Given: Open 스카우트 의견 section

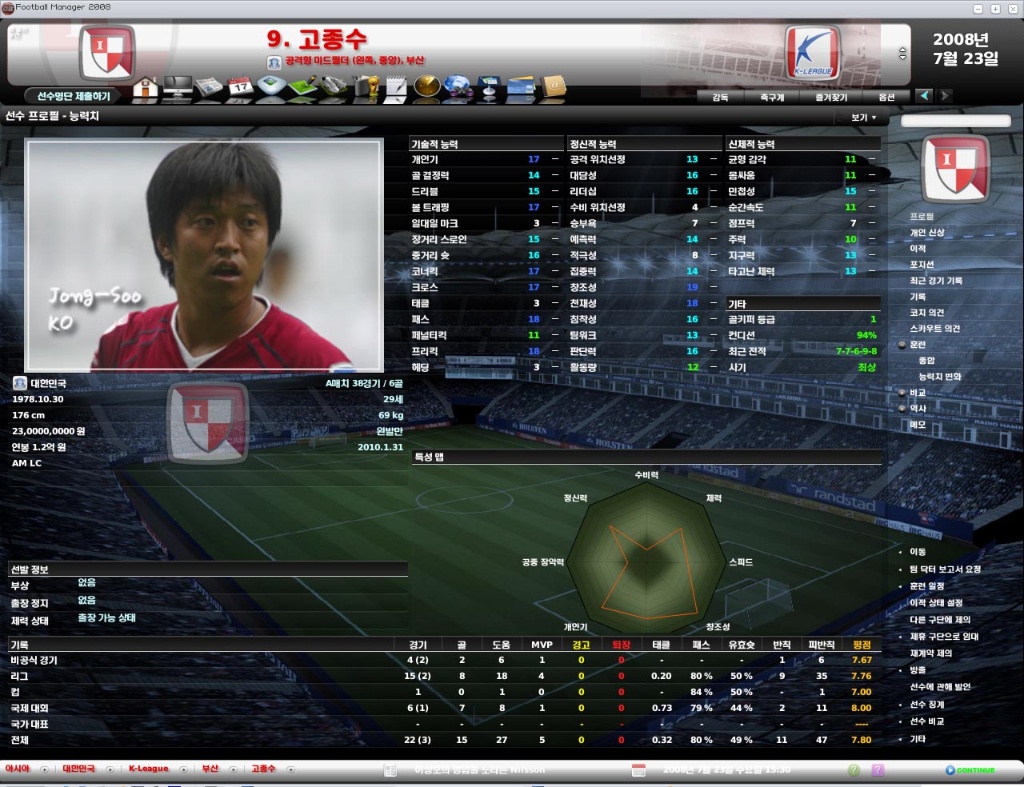Looking at the screenshot, I should [934, 328].
